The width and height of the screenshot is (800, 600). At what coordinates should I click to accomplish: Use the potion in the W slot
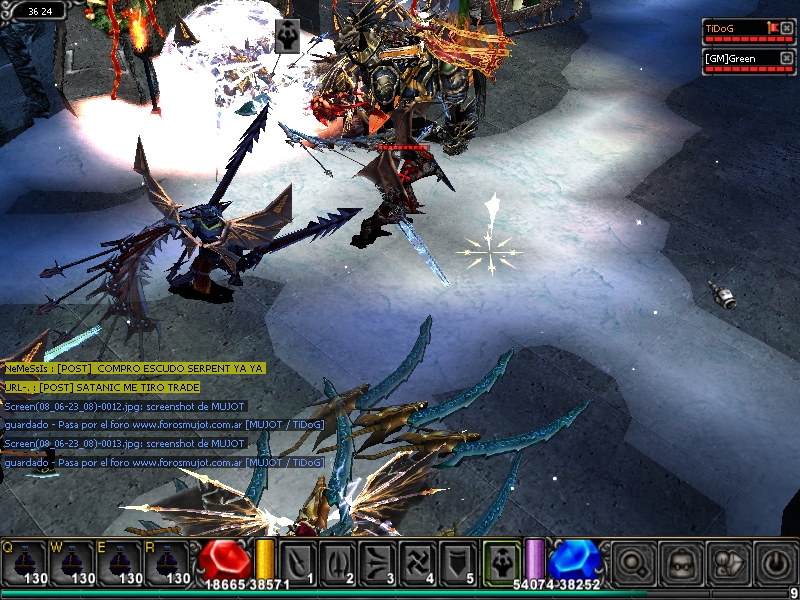click(72, 562)
